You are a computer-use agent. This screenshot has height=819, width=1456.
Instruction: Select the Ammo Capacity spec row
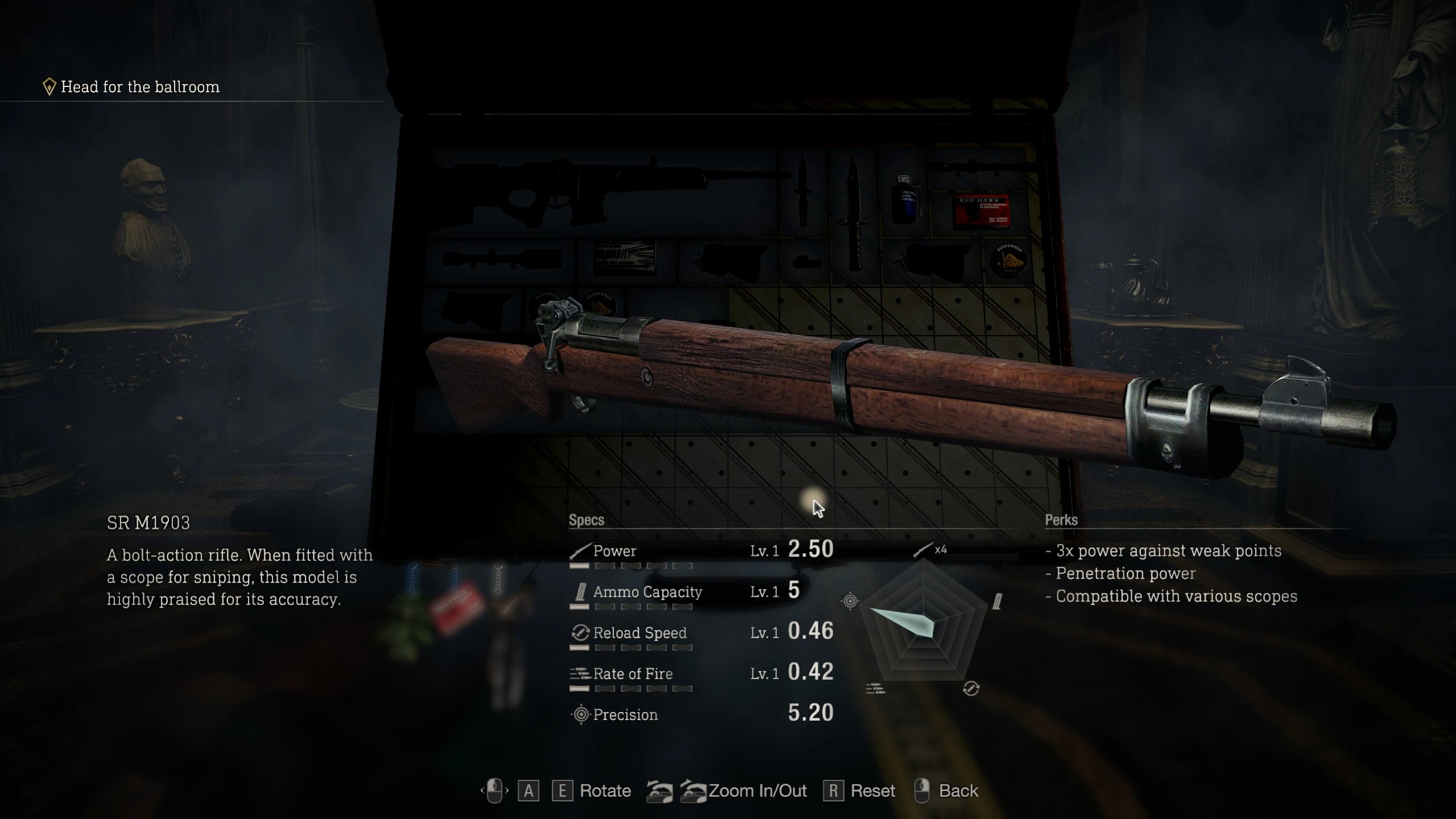pos(701,592)
